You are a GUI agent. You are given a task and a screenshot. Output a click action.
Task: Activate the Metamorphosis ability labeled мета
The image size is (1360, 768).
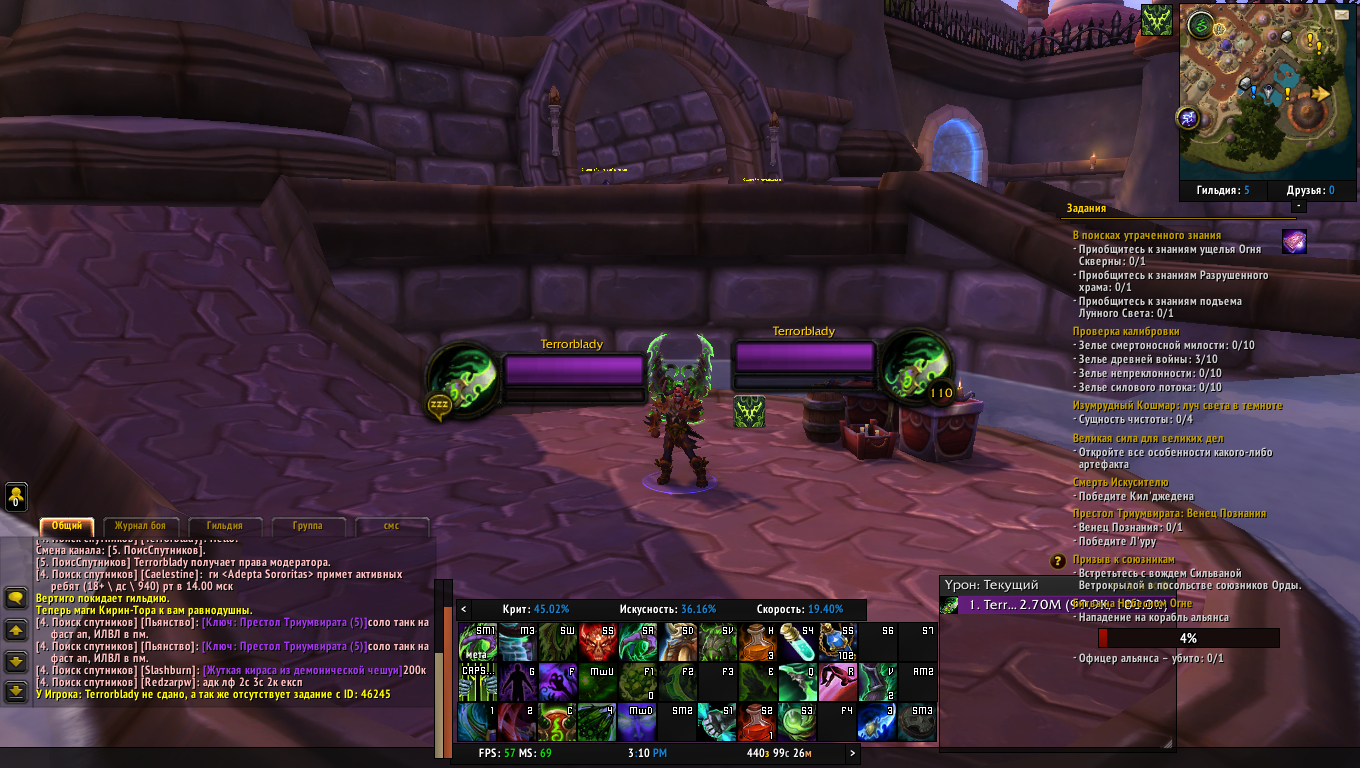(x=478, y=643)
